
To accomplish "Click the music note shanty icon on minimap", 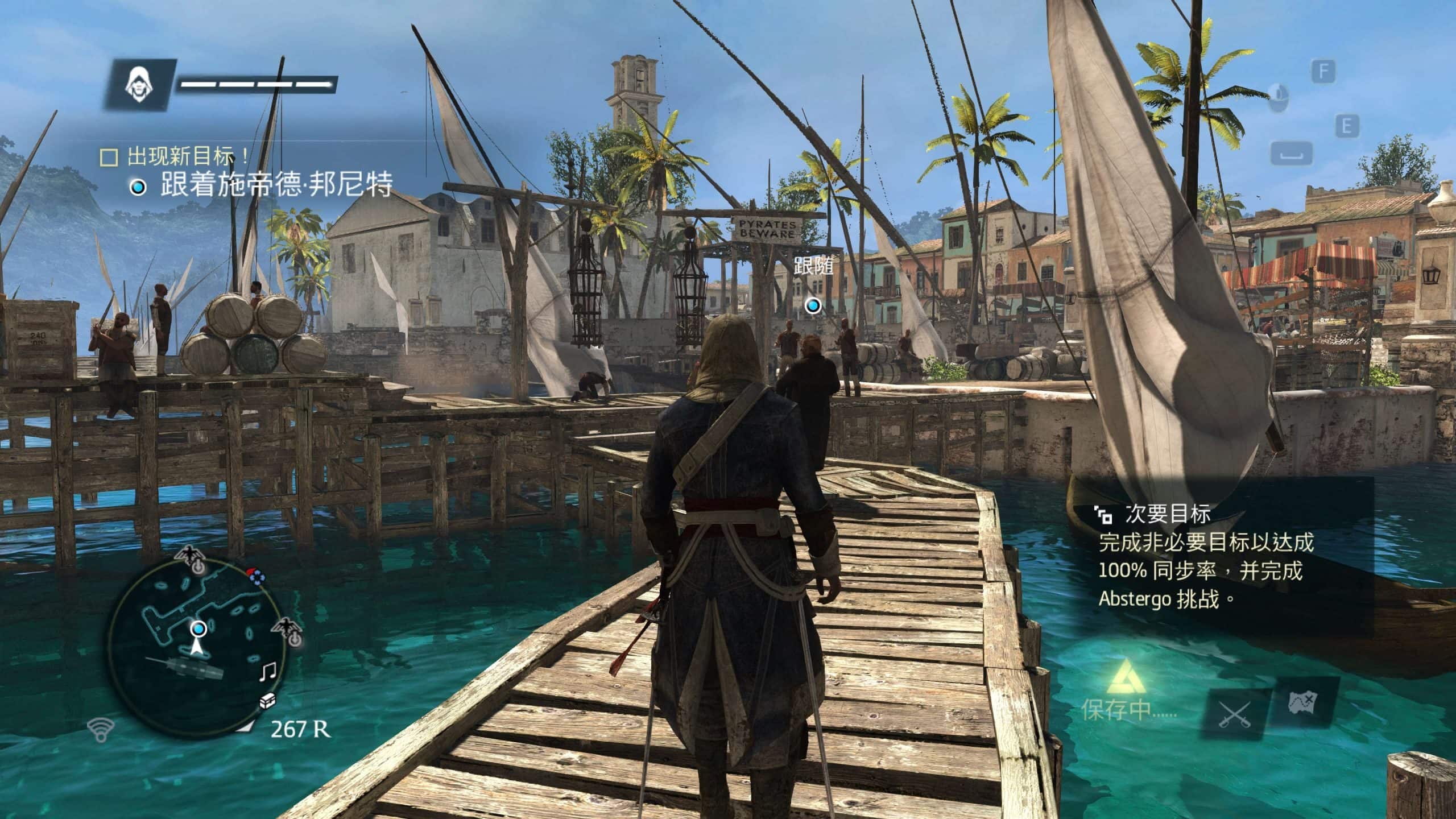I will 267,672.
